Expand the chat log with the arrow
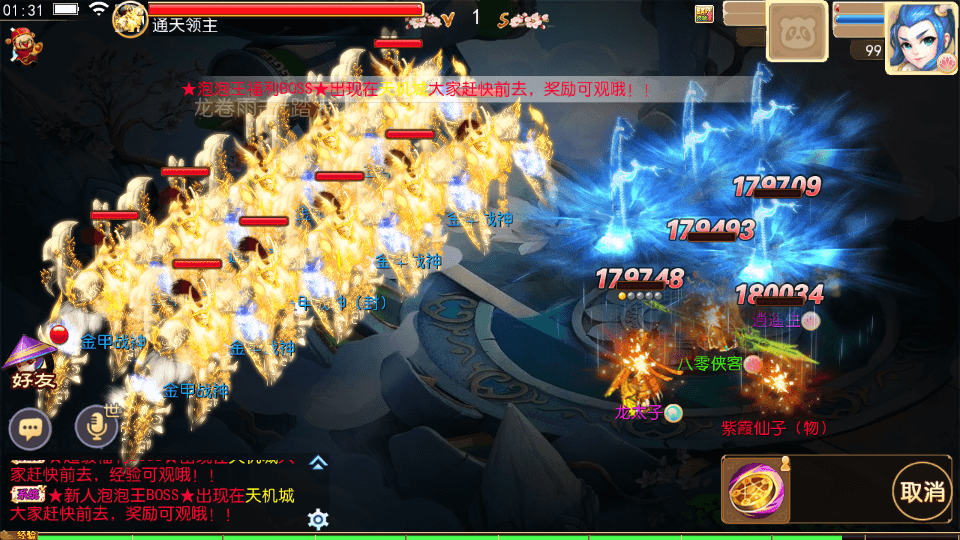 point(318,462)
